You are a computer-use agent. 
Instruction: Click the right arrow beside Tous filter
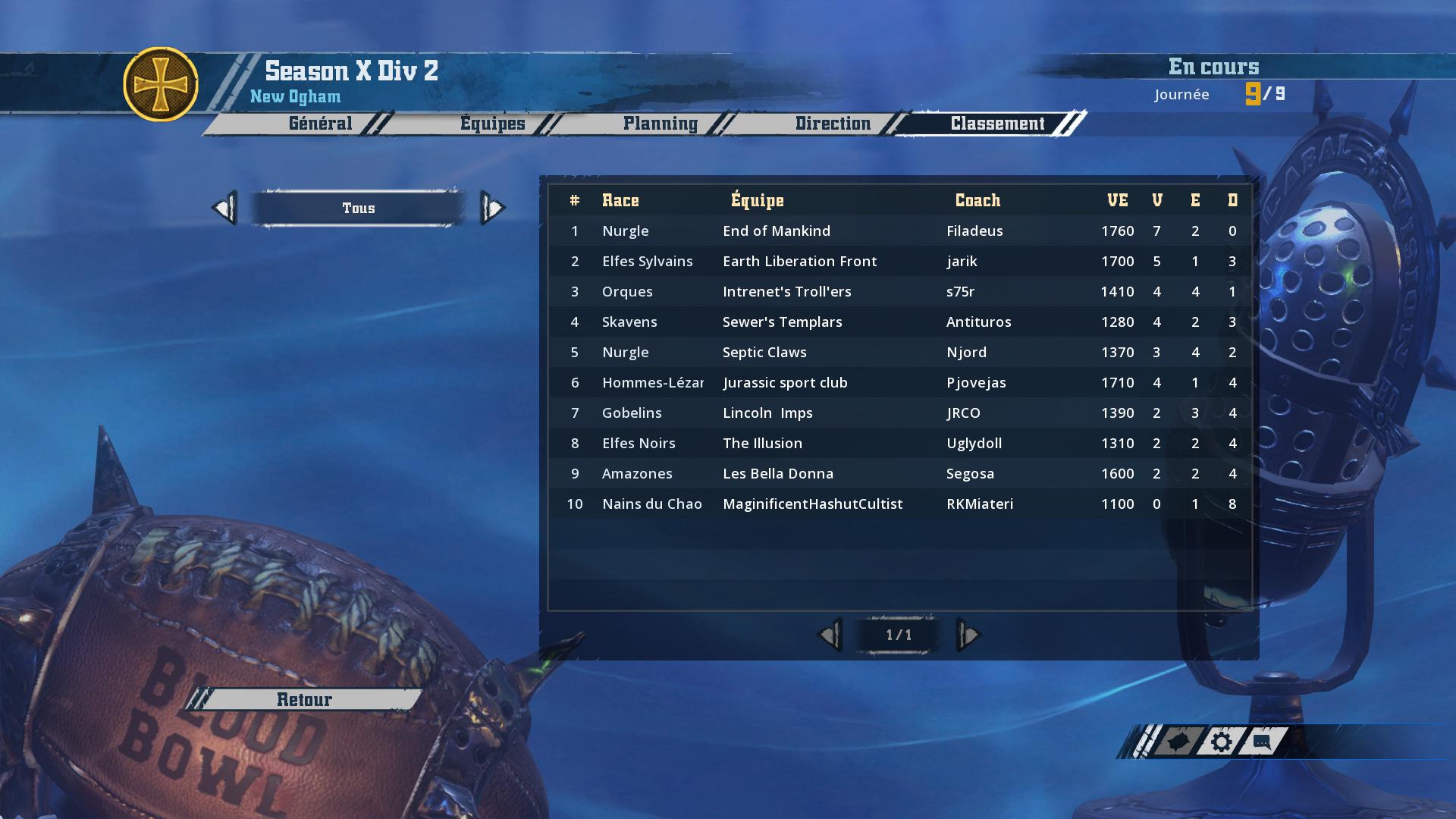tap(492, 208)
